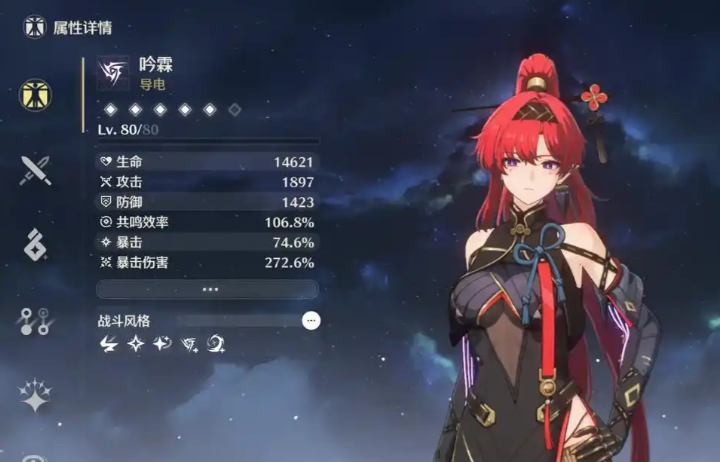Screen dimensions: 720x462
Task: Select the 共鸣效率 energy regen stat row
Action: (x=208, y=222)
